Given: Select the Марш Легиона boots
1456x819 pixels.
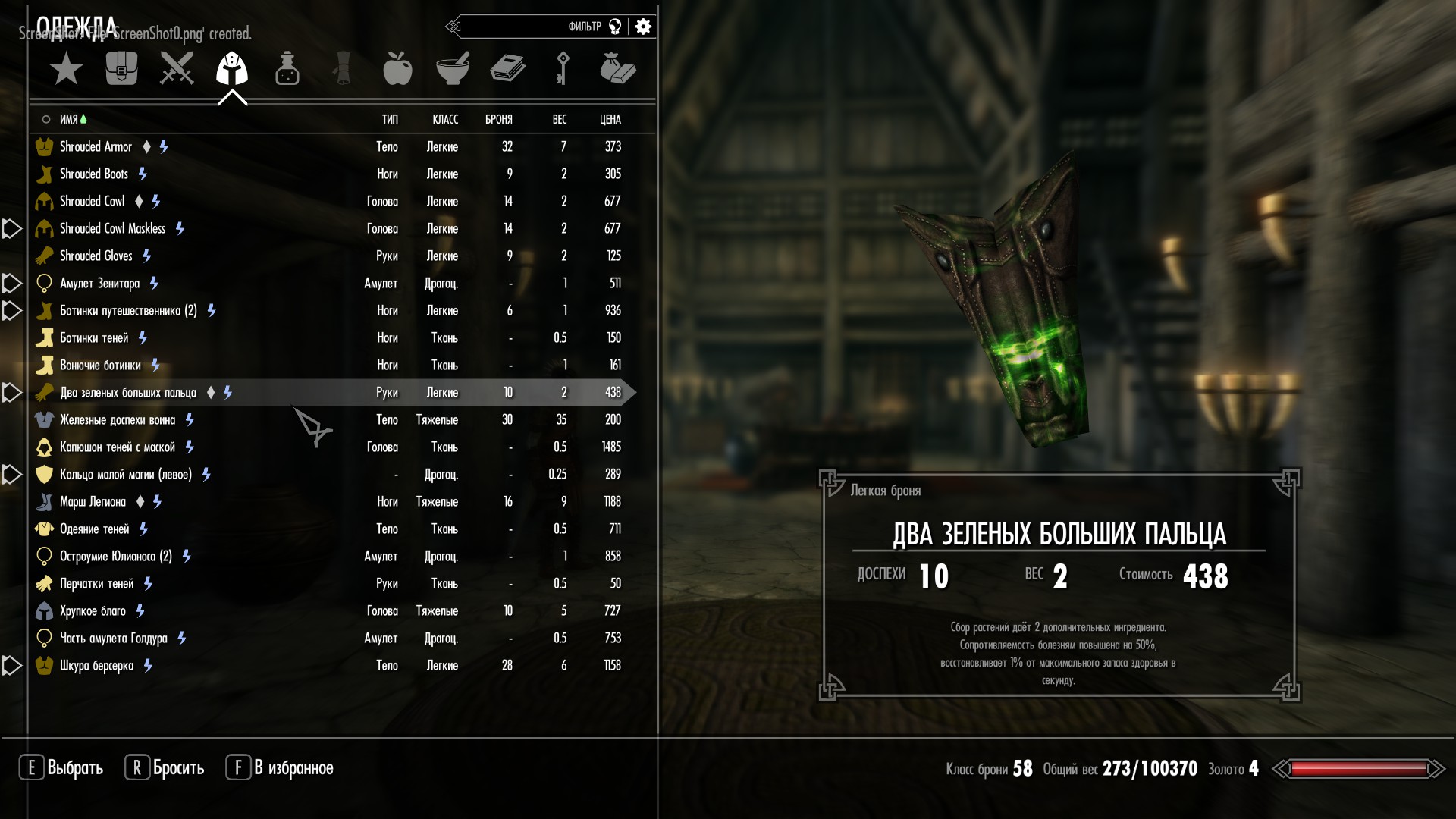Looking at the screenshot, I should [93, 501].
